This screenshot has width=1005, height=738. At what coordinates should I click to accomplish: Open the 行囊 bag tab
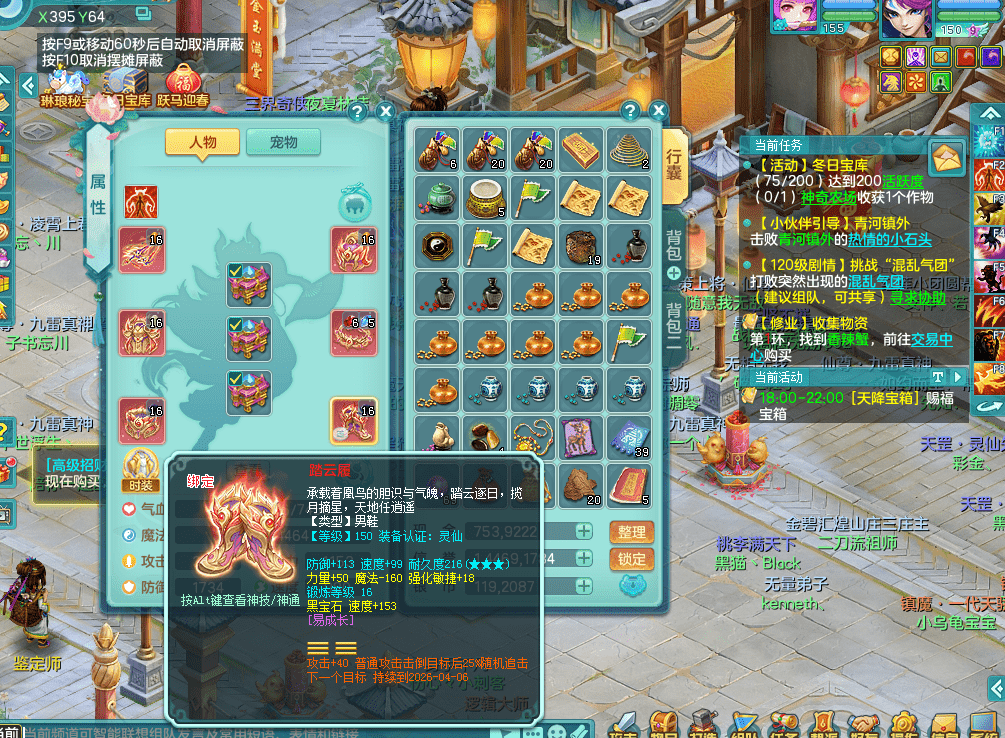click(674, 162)
